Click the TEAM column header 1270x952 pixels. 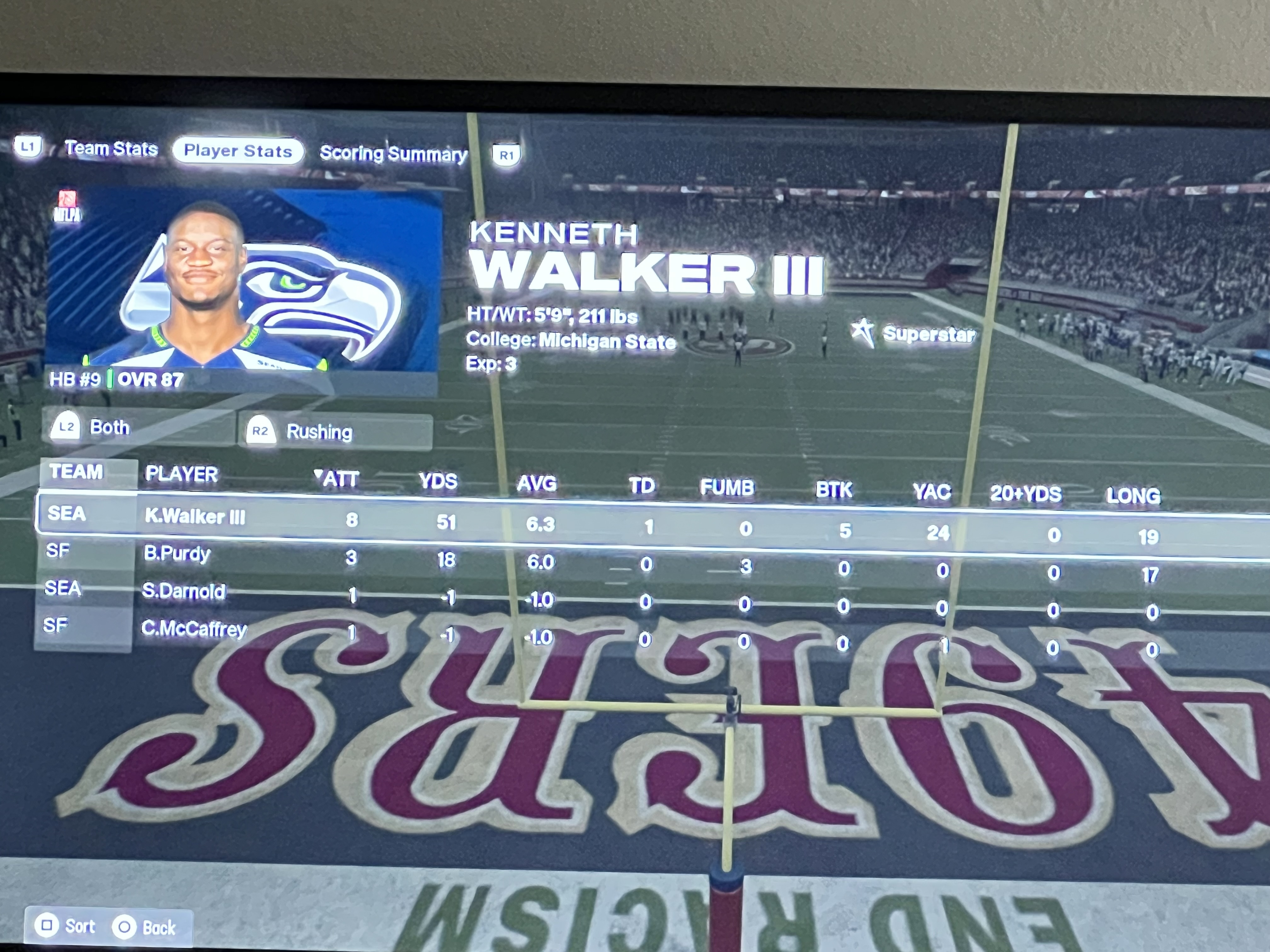point(76,472)
